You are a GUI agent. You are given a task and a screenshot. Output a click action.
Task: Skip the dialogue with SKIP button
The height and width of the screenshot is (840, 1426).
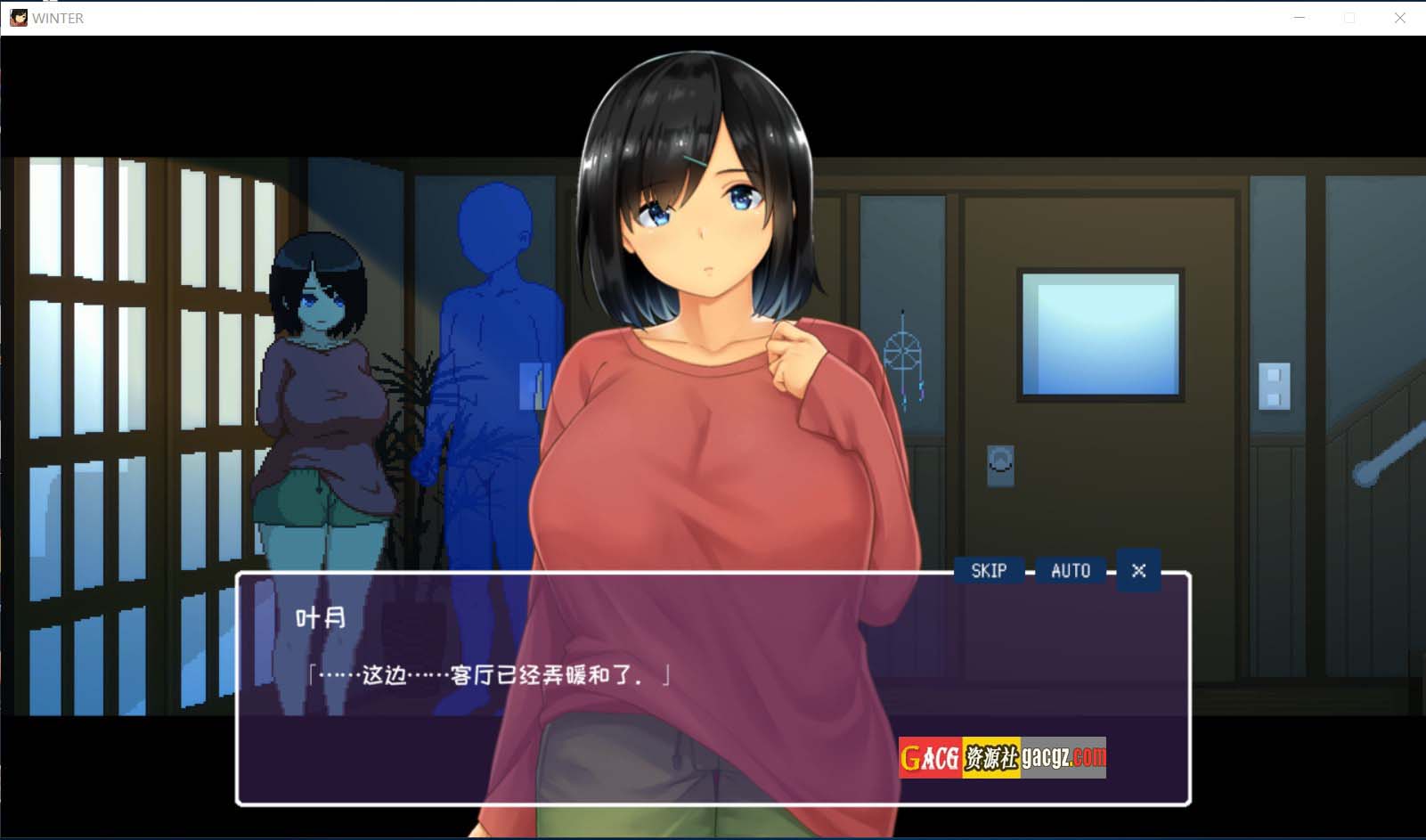click(989, 571)
